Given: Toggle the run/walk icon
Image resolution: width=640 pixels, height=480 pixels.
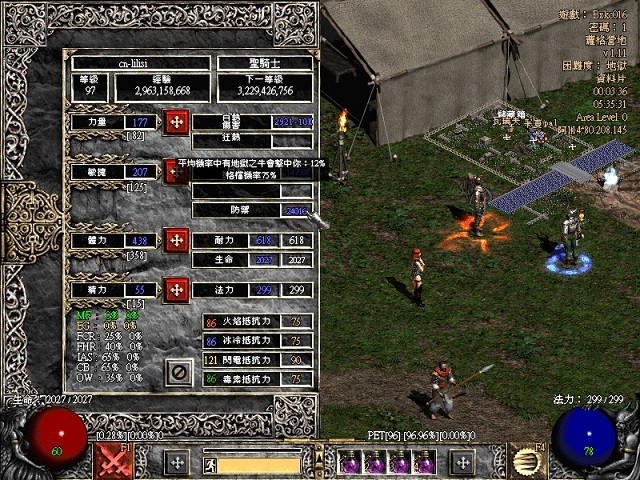Looking at the screenshot, I should pos(211,464).
